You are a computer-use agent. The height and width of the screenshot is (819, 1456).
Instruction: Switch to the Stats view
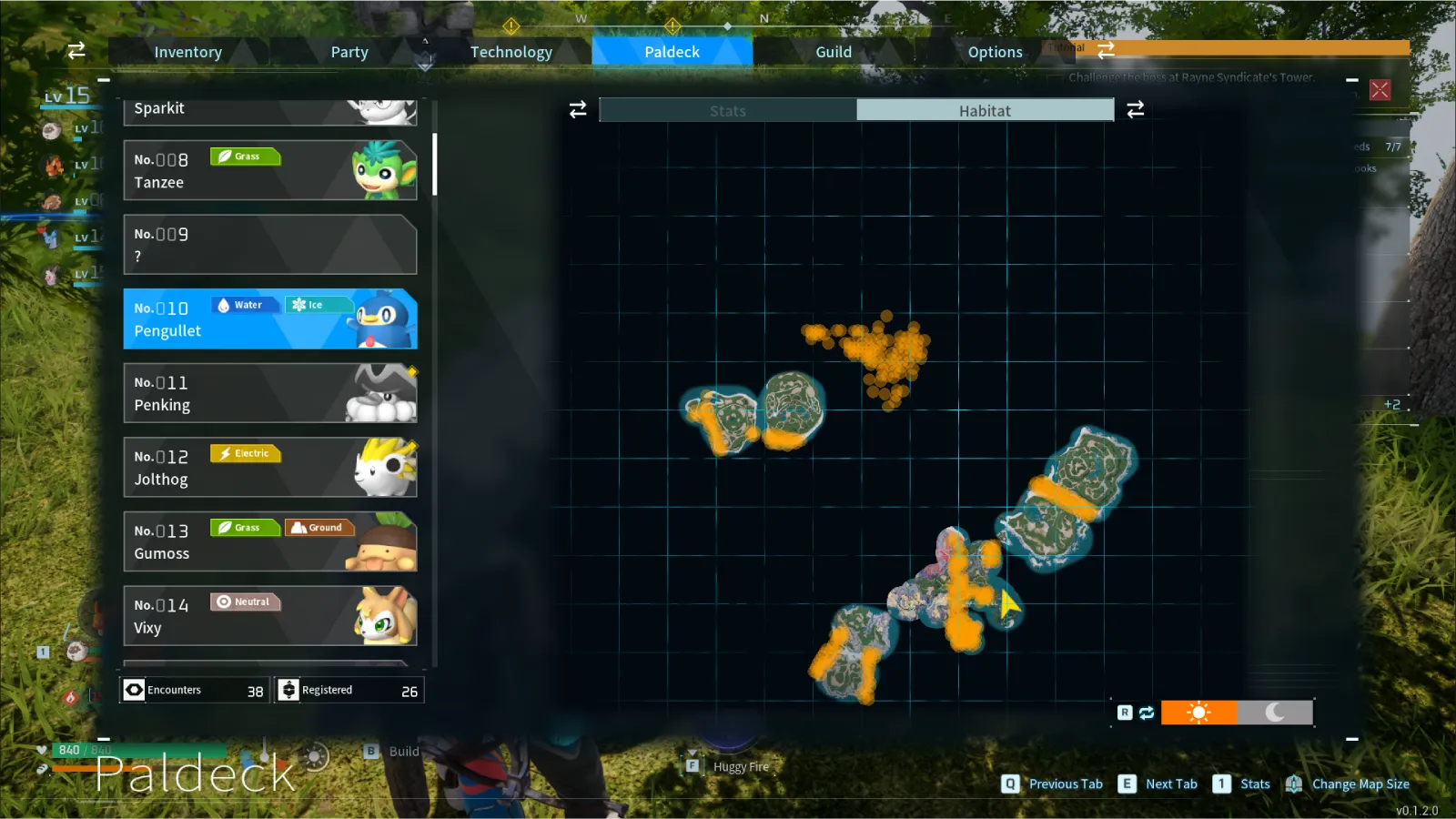tap(728, 111)
